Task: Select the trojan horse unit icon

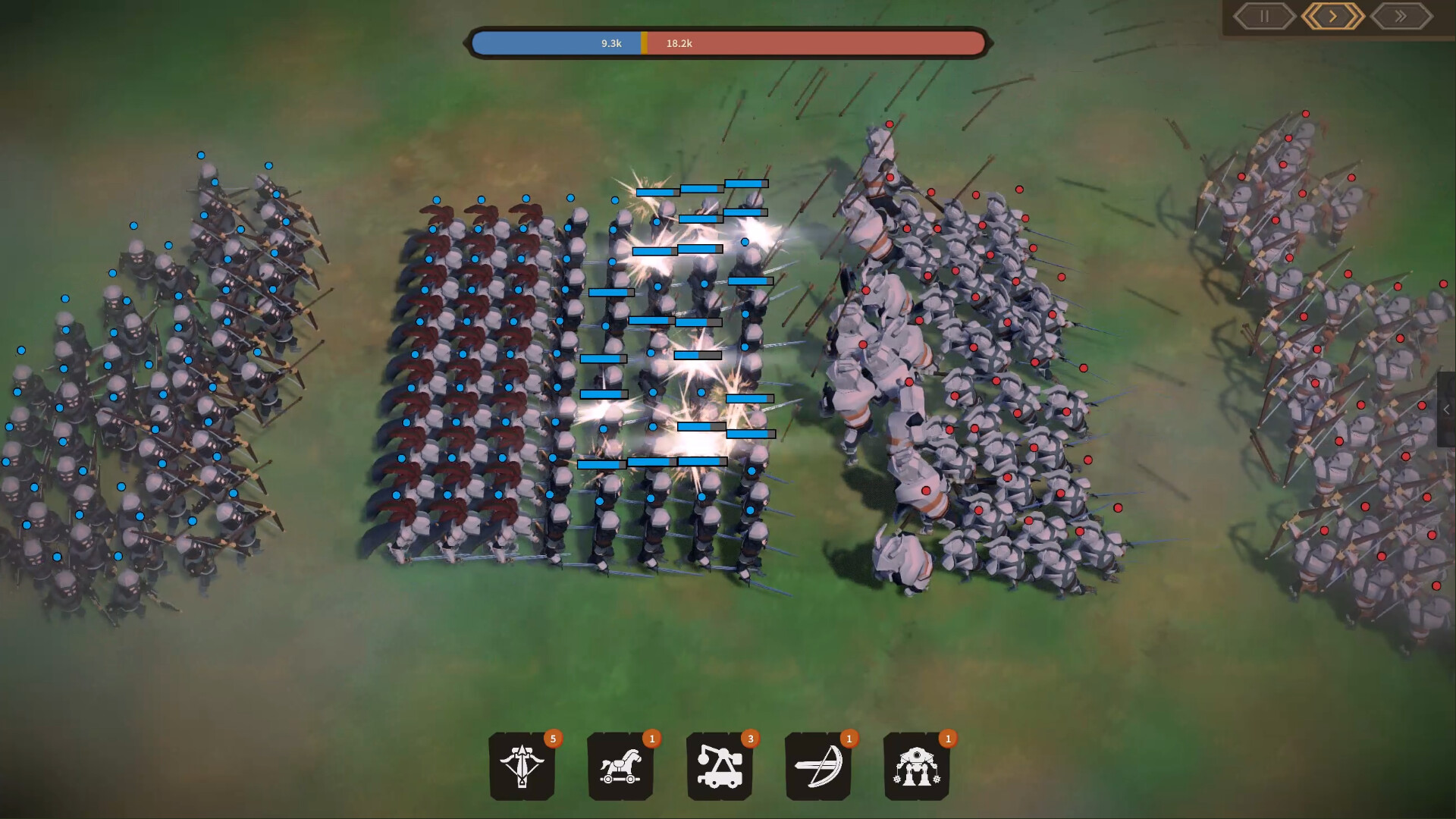Action: click(x=620, y=767)
